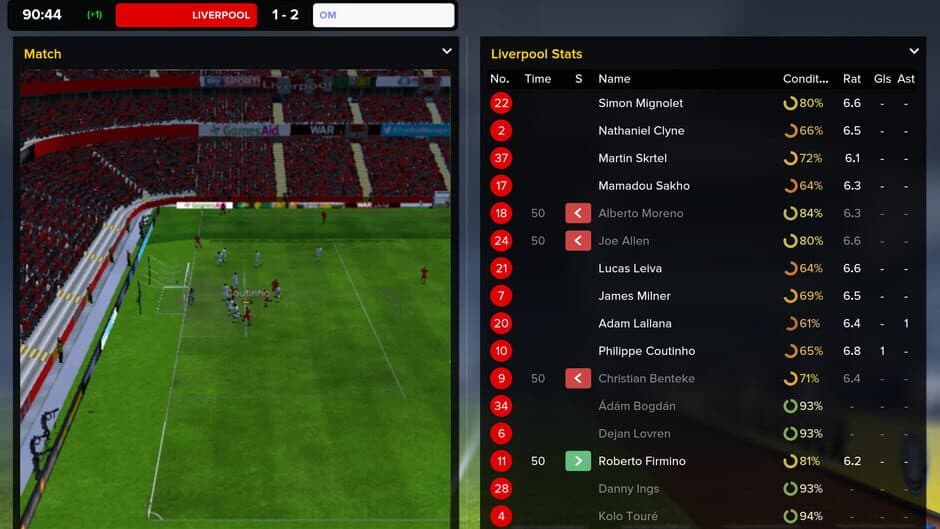Image resolution: width=940 pixels, height=529 pixels.
Task: Open Christian Benteke's player row
Action: (646, 378)
